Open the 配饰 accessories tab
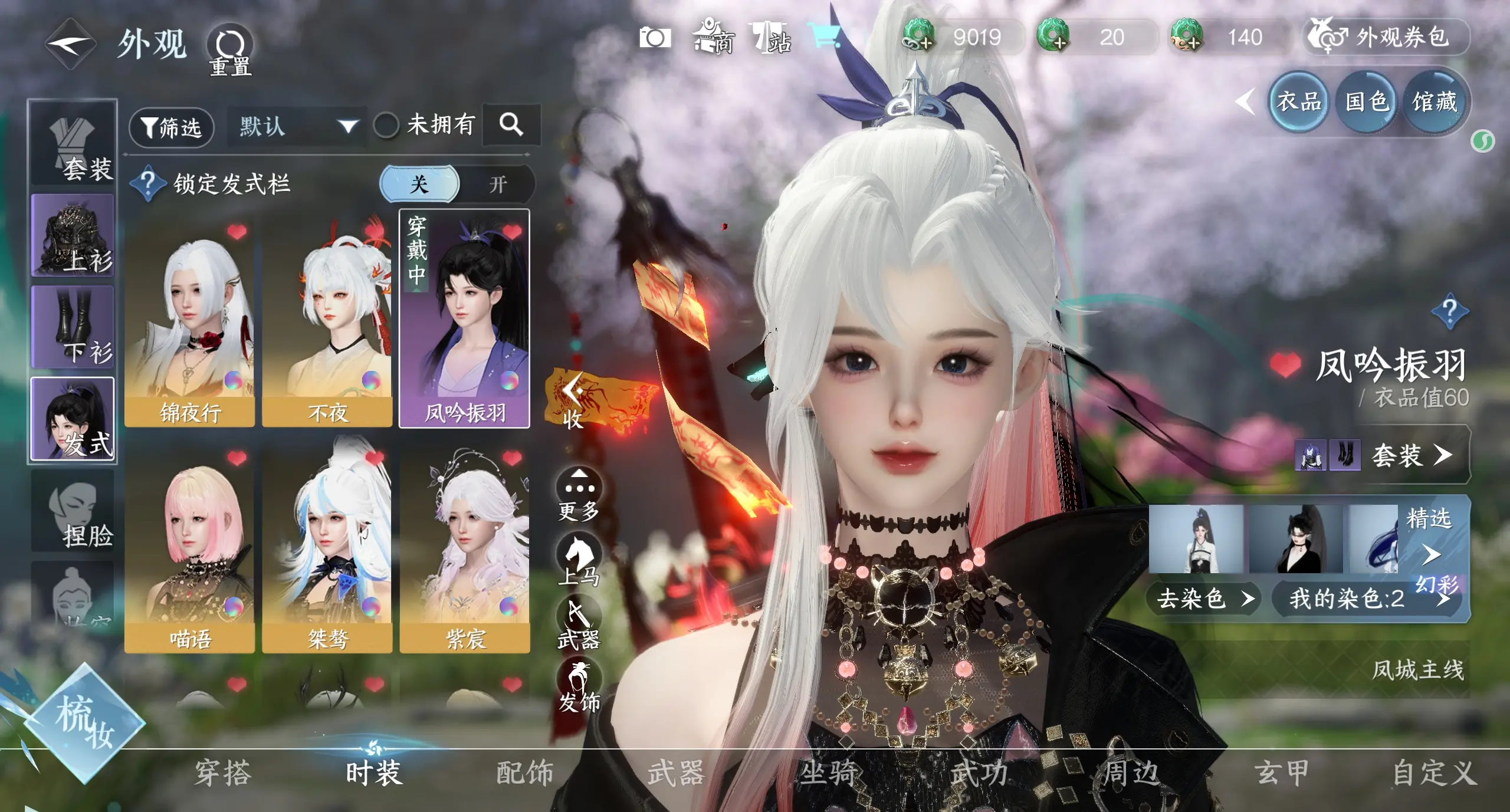 tap(524, 772)
